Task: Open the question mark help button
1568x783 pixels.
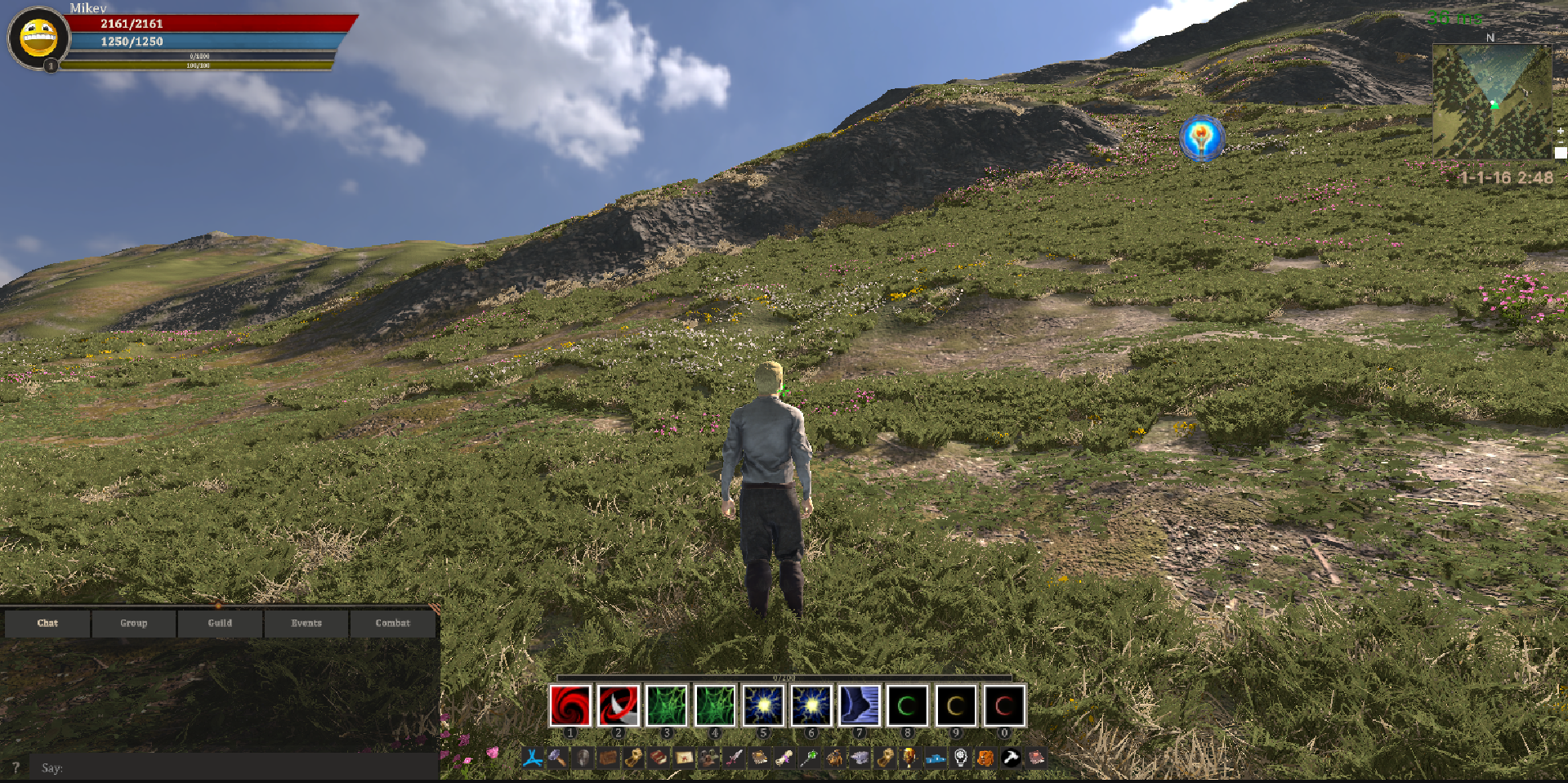Action: tap(16, 767)
